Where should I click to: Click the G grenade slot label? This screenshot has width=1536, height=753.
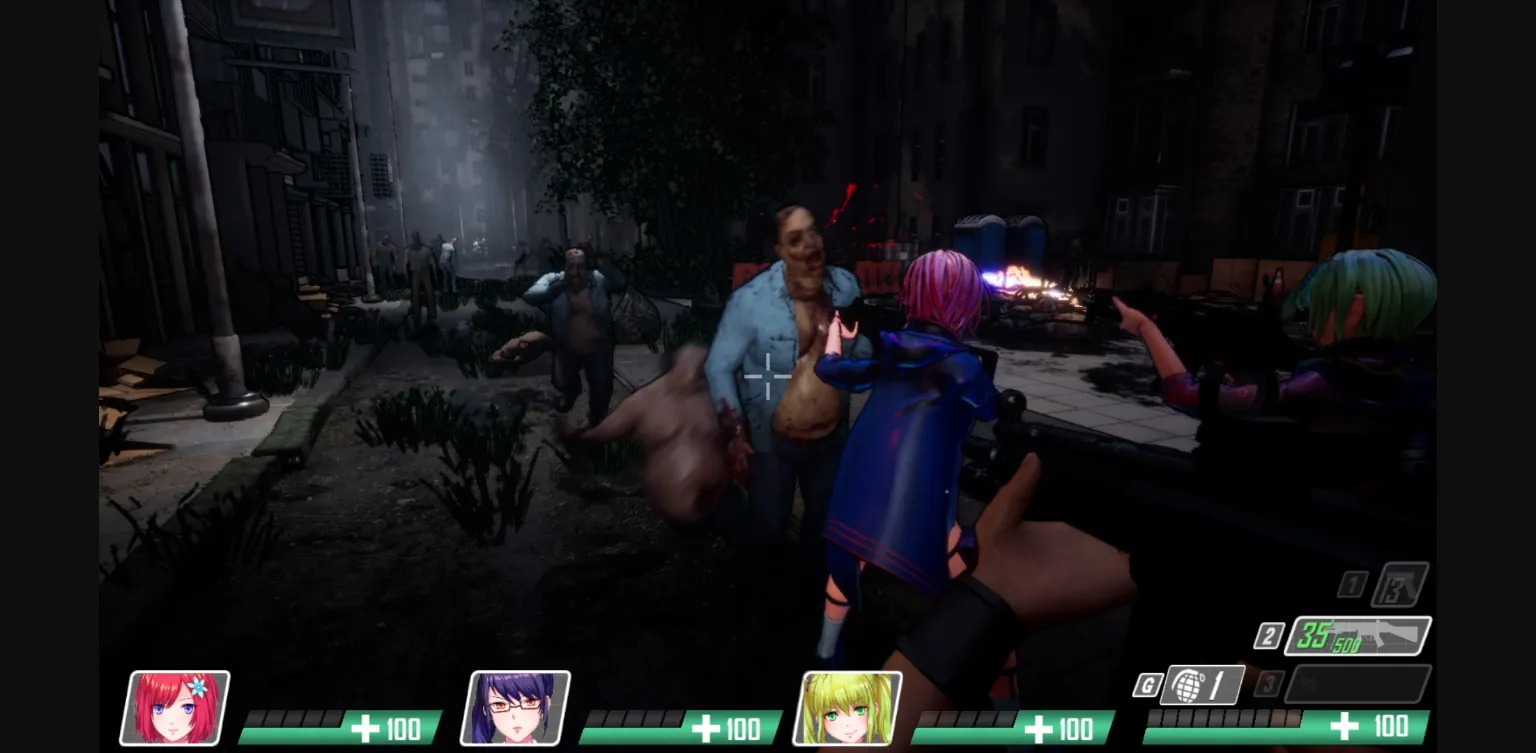[x=1147, y=683]
